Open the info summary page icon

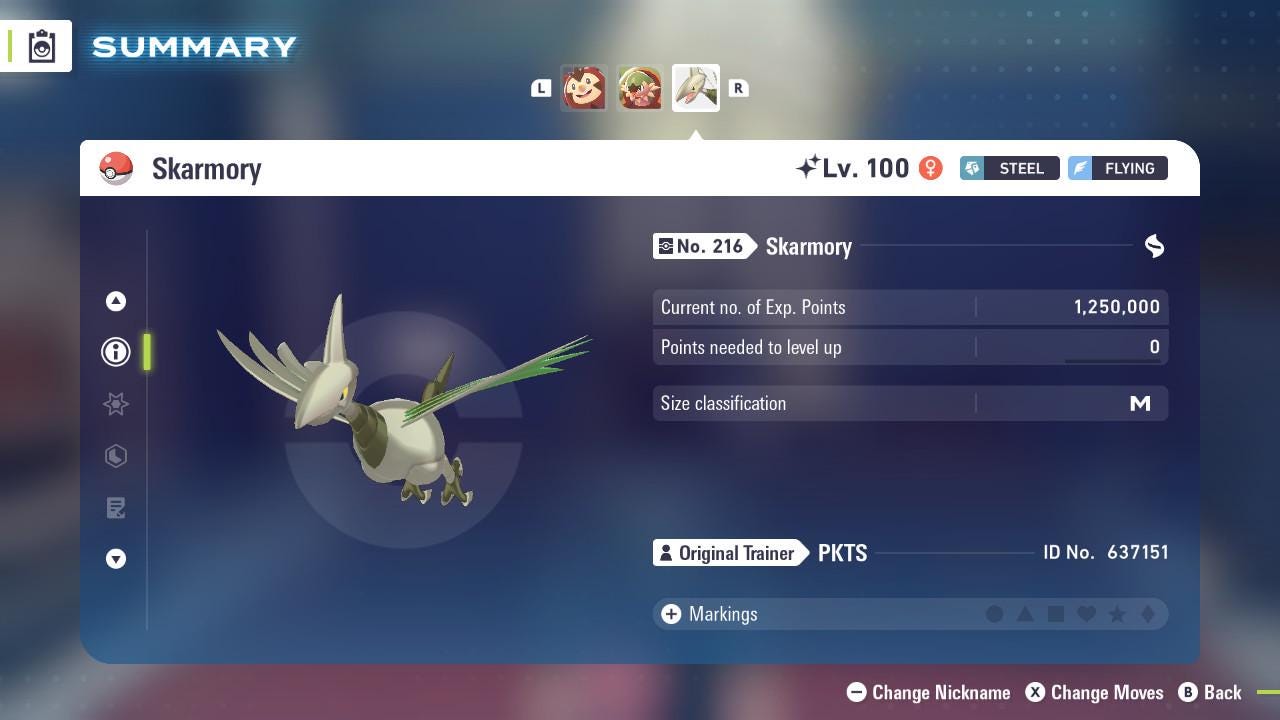(116, 351)
